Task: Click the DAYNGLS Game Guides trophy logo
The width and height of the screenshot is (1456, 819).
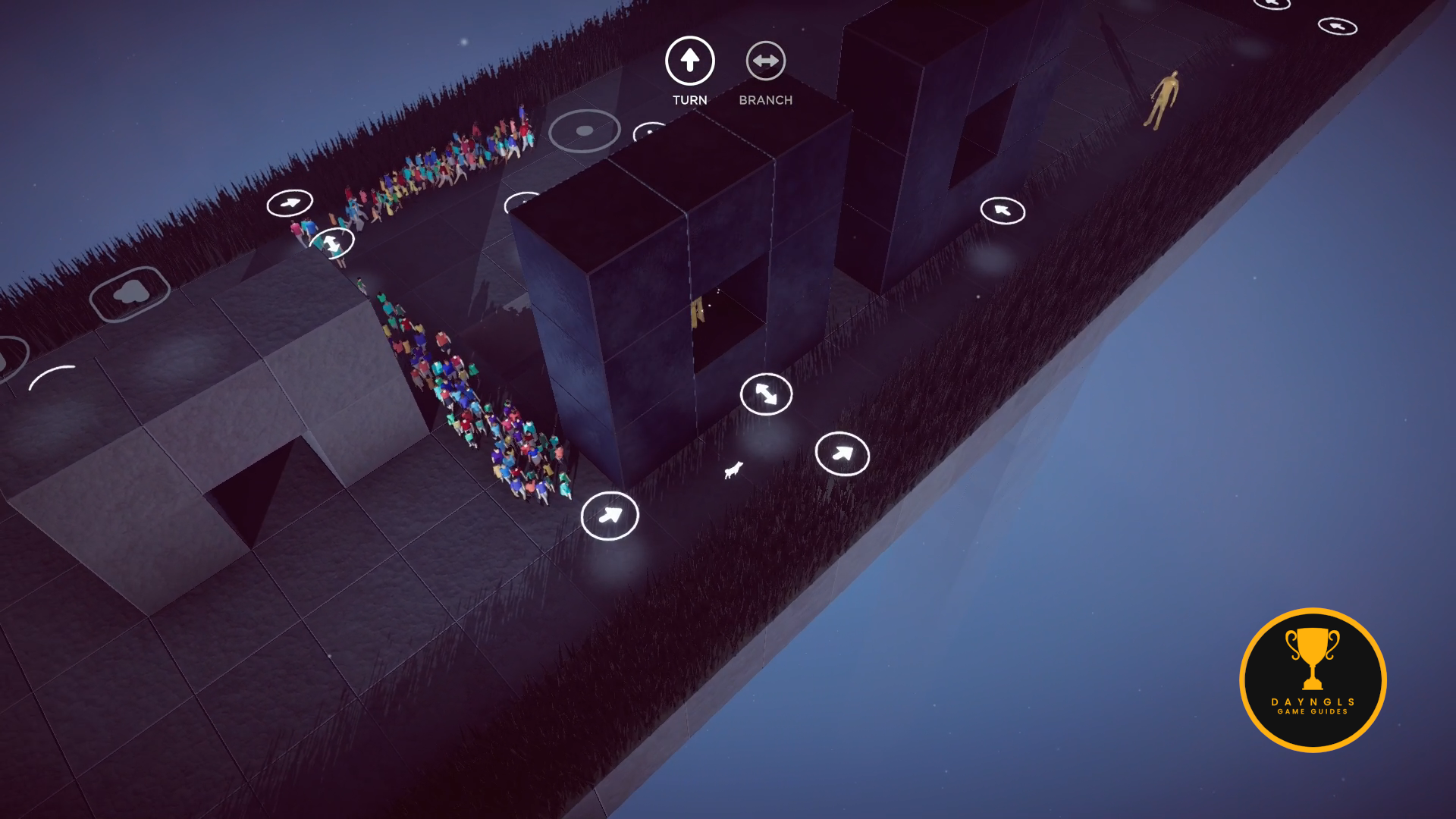Action: [1313, 680]
